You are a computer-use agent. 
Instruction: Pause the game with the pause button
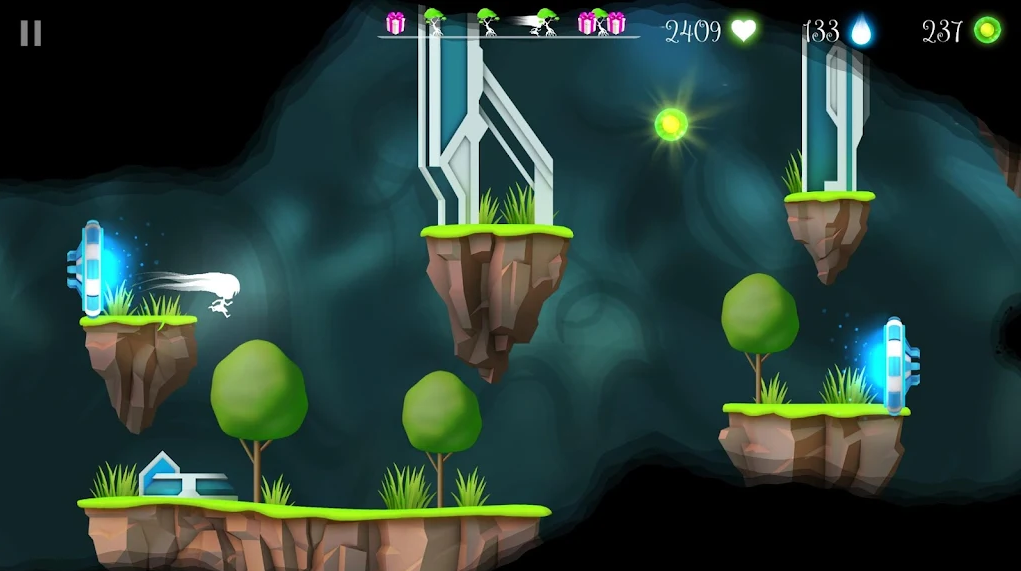[31, 33]
